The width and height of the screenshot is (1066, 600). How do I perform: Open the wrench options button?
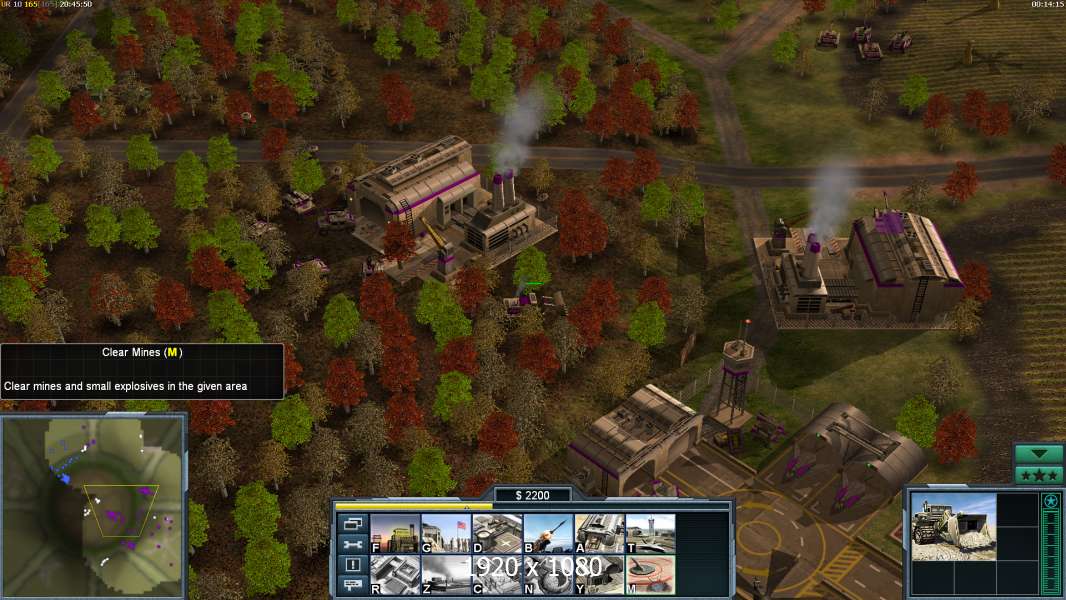tap(352, 544)
